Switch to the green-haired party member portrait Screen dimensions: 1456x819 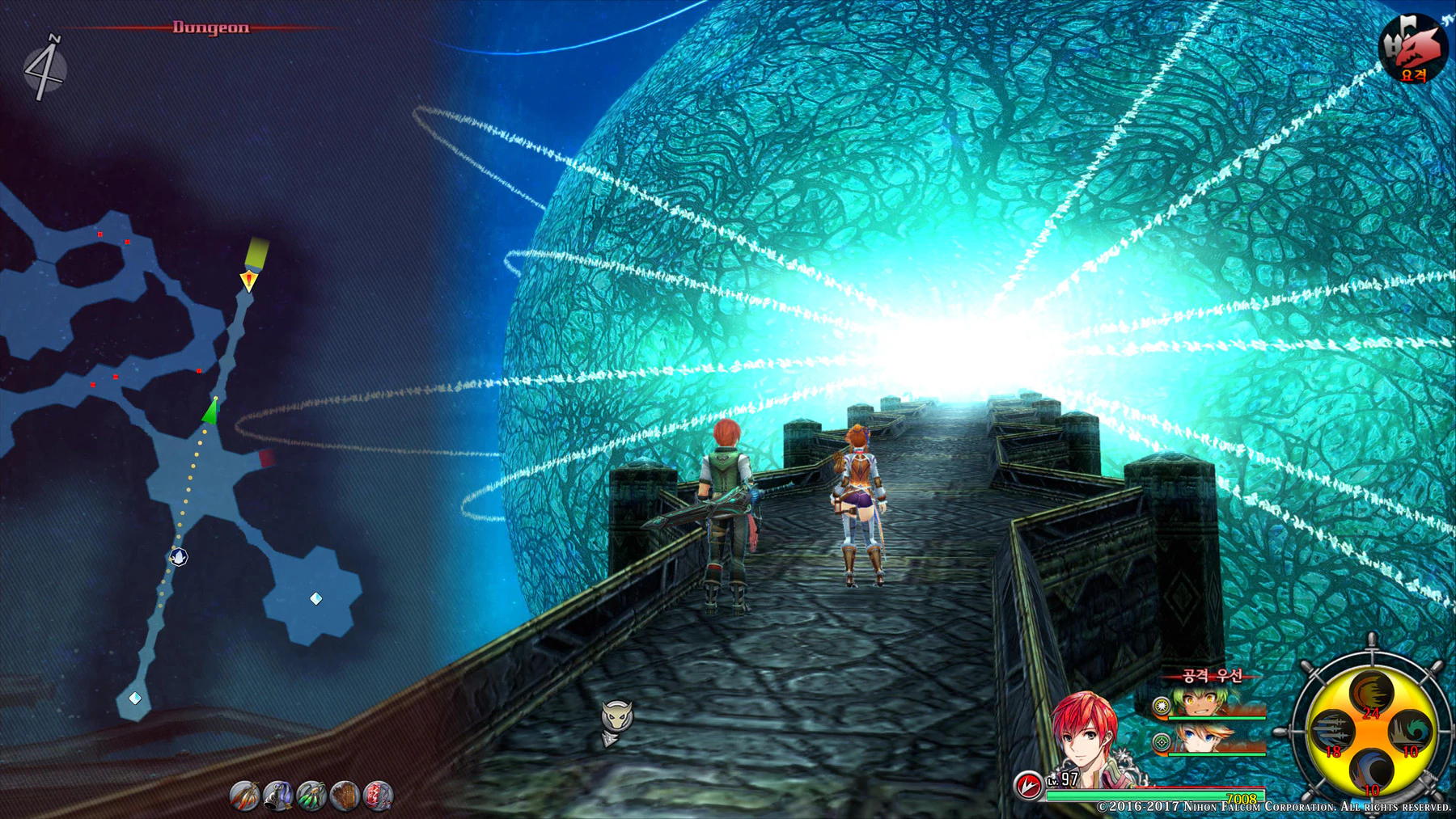click(x=1209, y=702)
